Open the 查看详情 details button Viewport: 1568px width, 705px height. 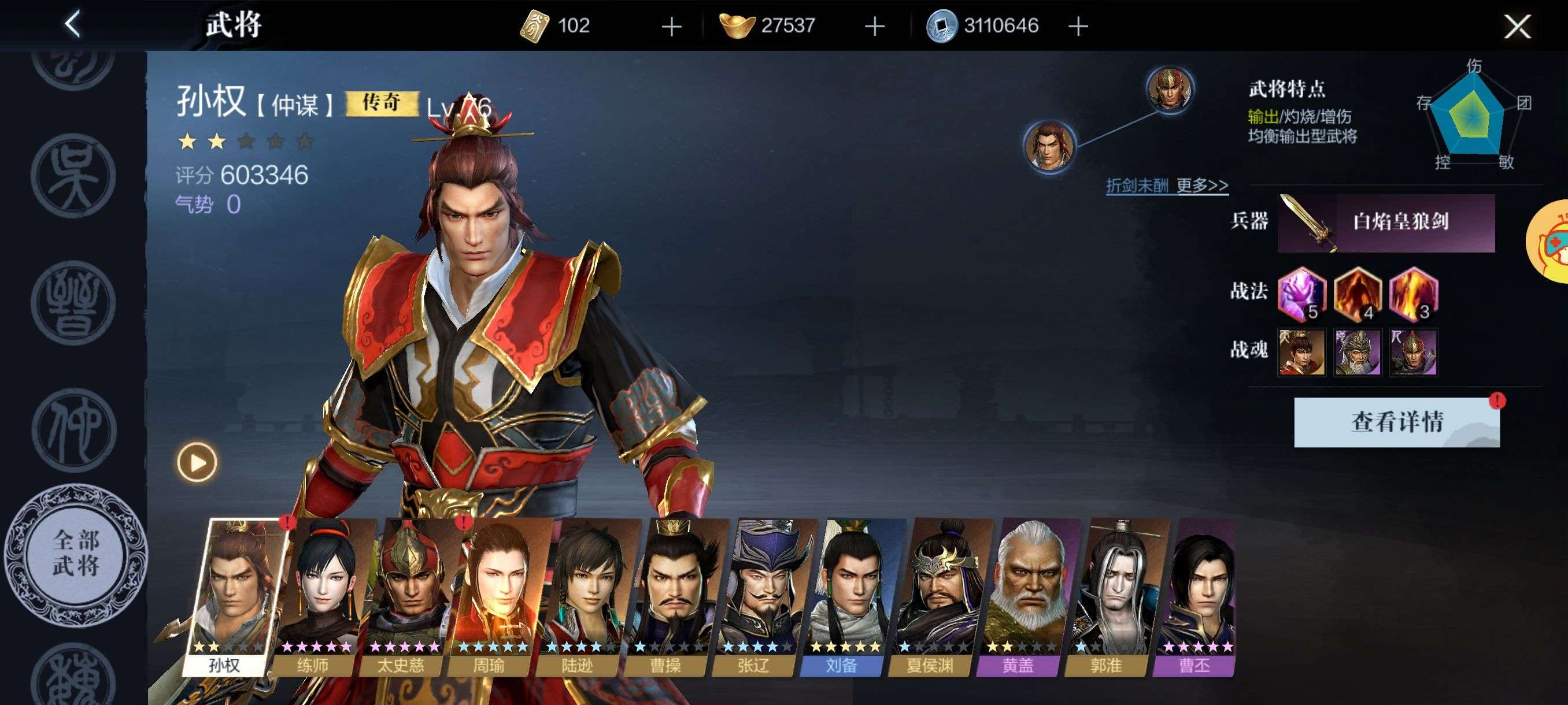click(1396, 422)
